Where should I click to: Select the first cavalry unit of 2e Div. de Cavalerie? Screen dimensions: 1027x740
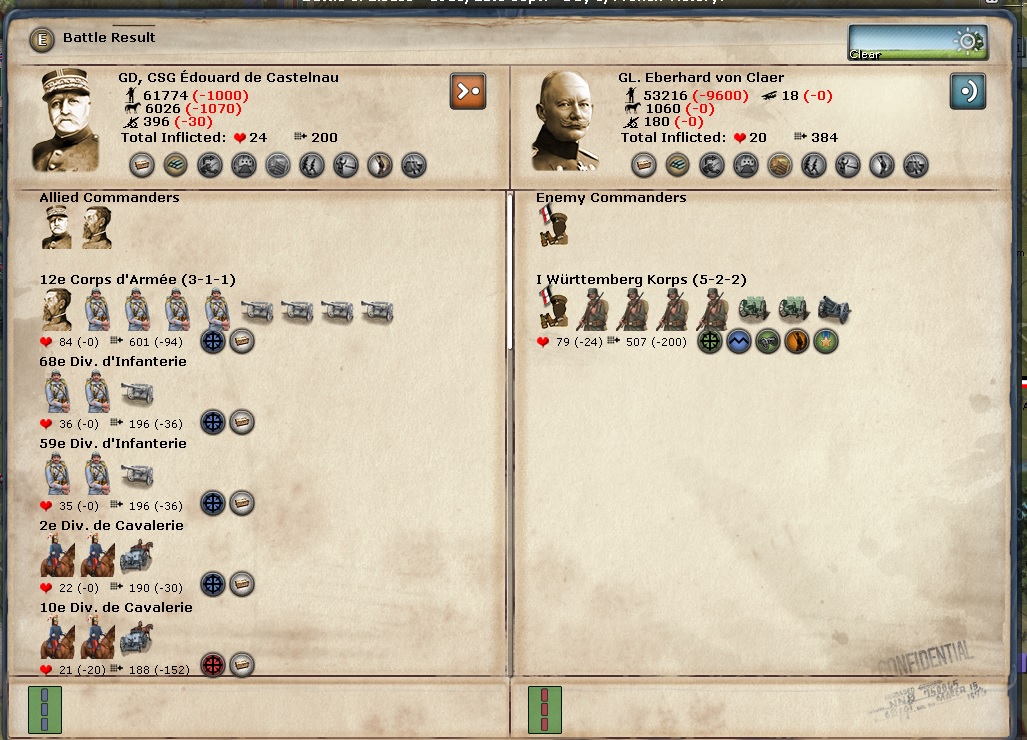[57, 556]
